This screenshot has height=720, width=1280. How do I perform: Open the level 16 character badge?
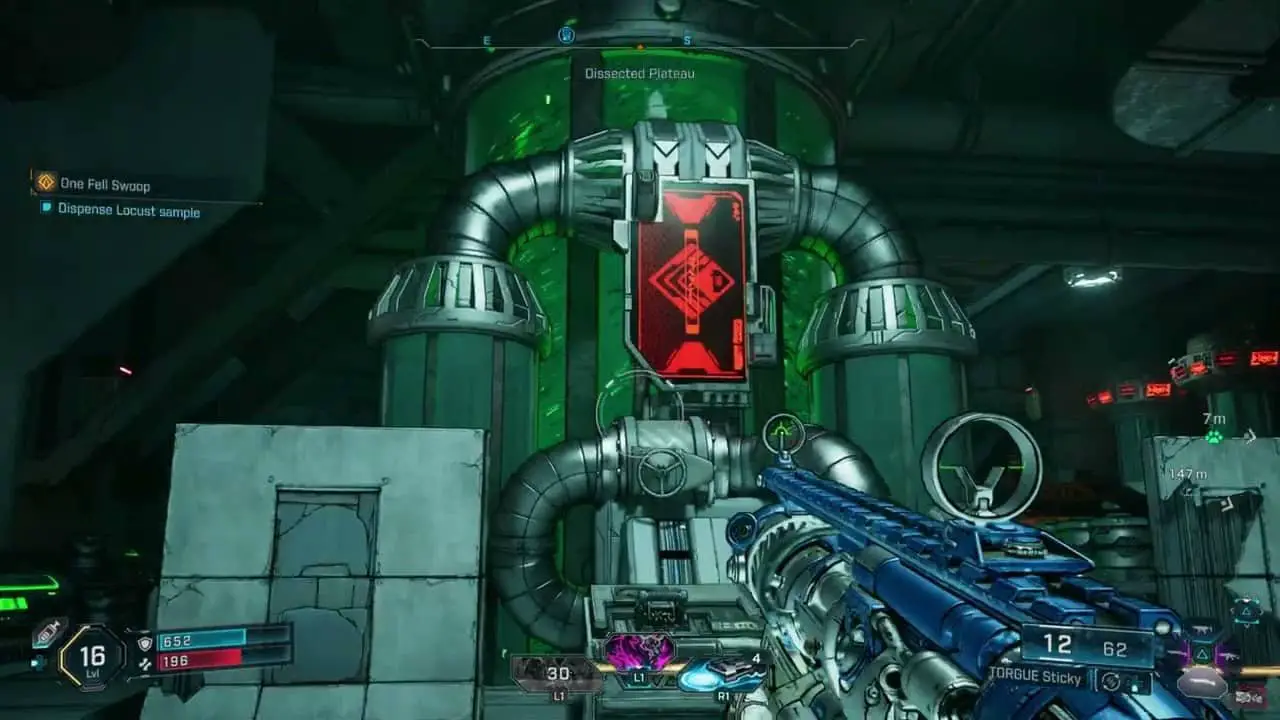[91, 657]
